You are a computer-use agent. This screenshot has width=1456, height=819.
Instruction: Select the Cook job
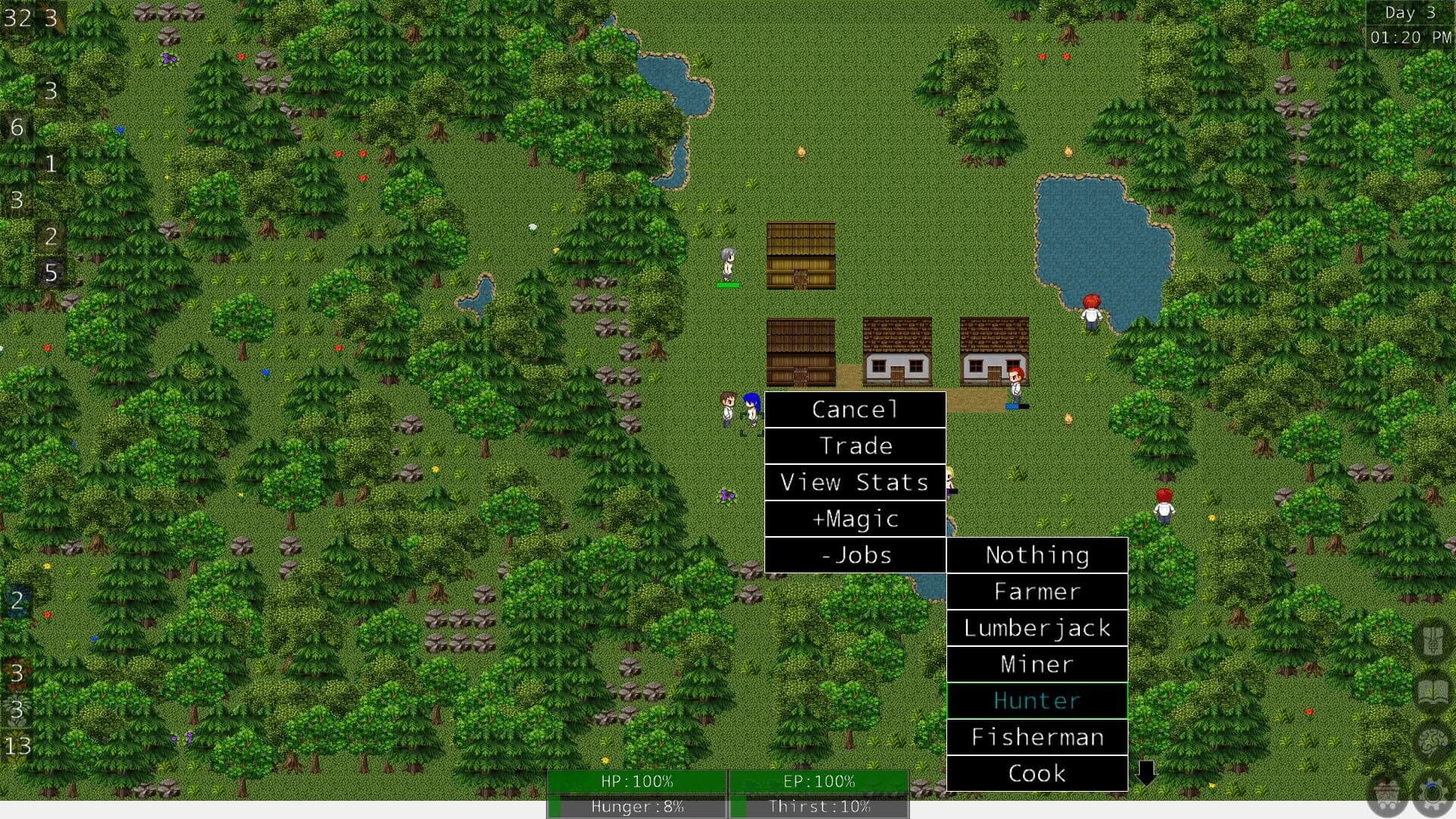pyautogui.click(x=1036, y=773)
